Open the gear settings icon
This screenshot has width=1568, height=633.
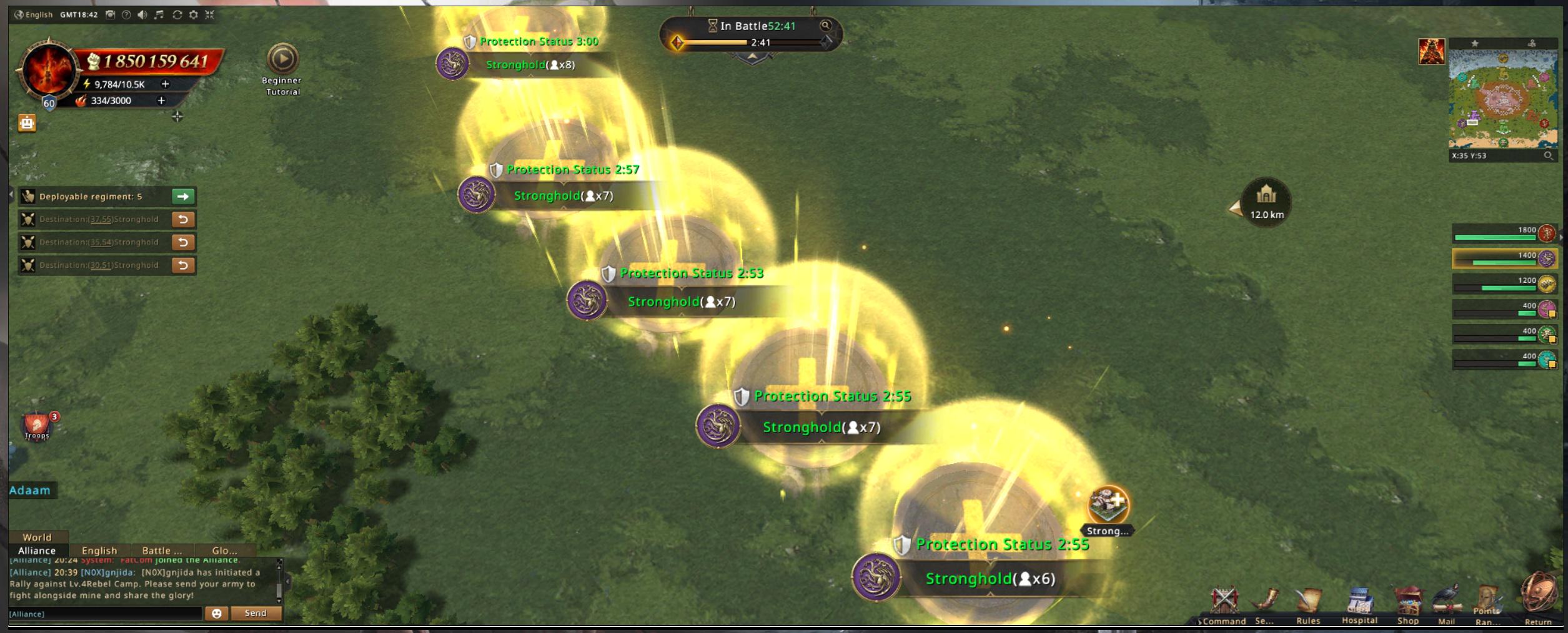tap(194, 14)
